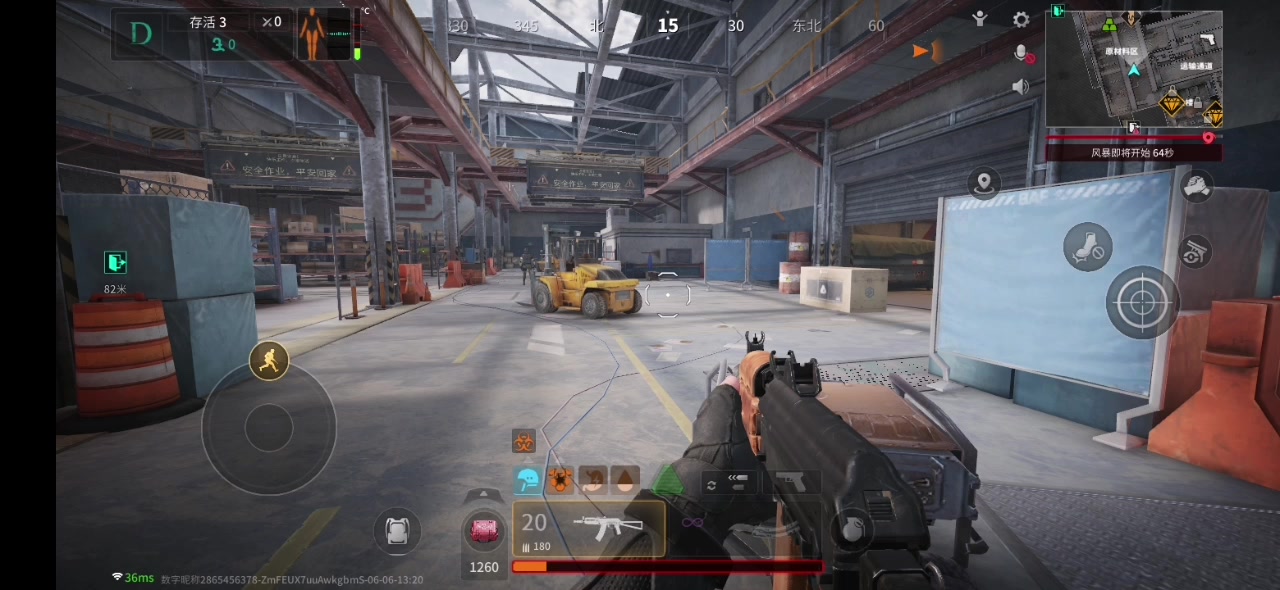This screenshot has height=590, width=1280.
Task: Change ammo type with bullet swap button
Action: click(729, 483)
